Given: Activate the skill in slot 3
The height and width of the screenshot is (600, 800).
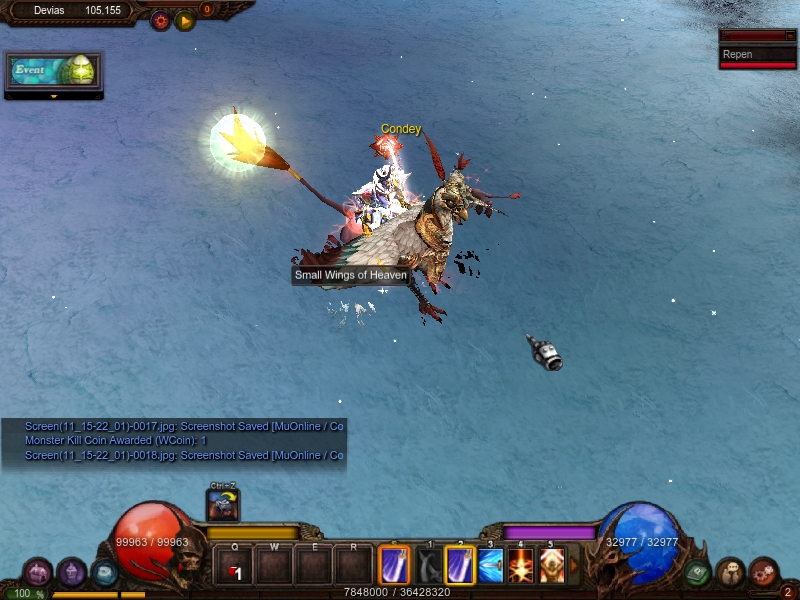Looking at the screenshot, I should pyautogui.click(x=490, y=566).
